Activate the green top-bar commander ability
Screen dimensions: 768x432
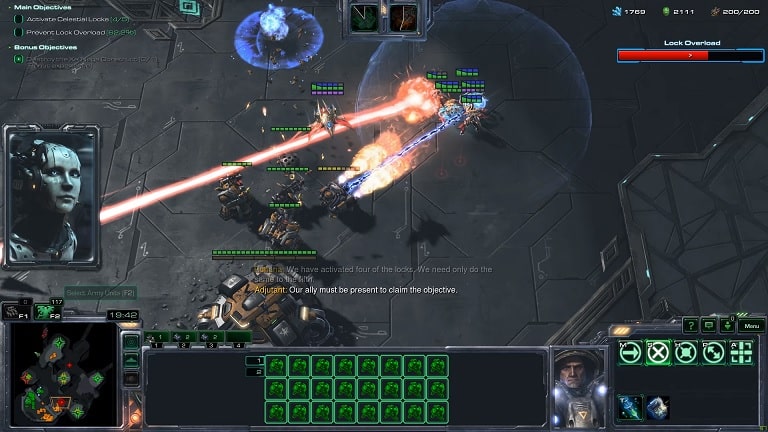[x=367, y=18]
